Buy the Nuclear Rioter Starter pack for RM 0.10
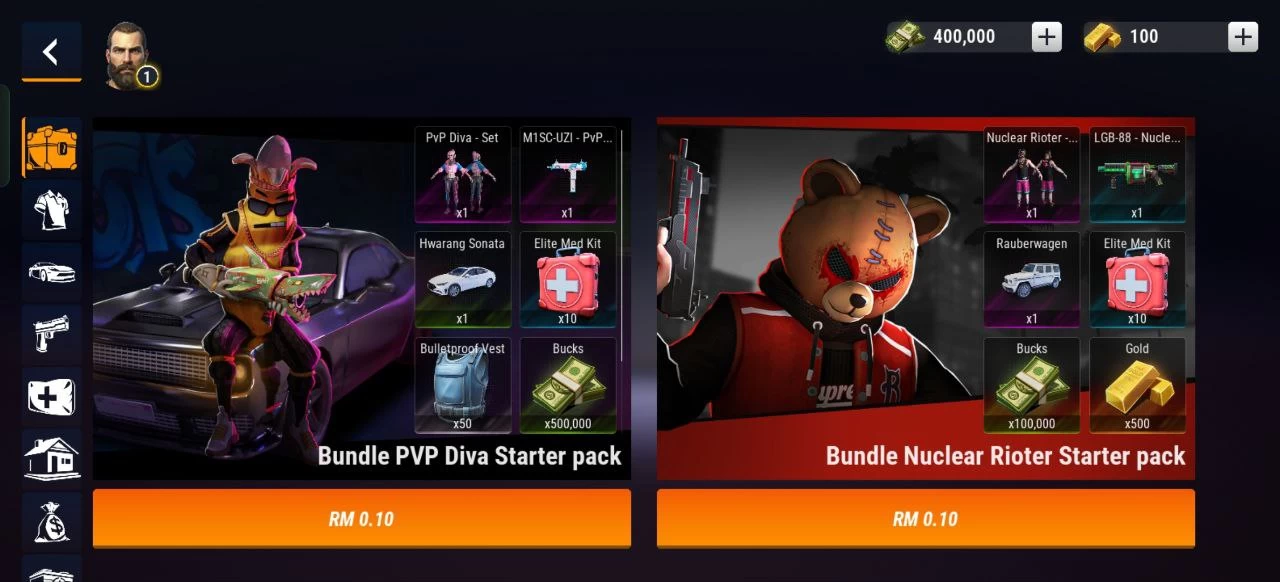This screenshot has width=1280, height=582. coord(925,518)
